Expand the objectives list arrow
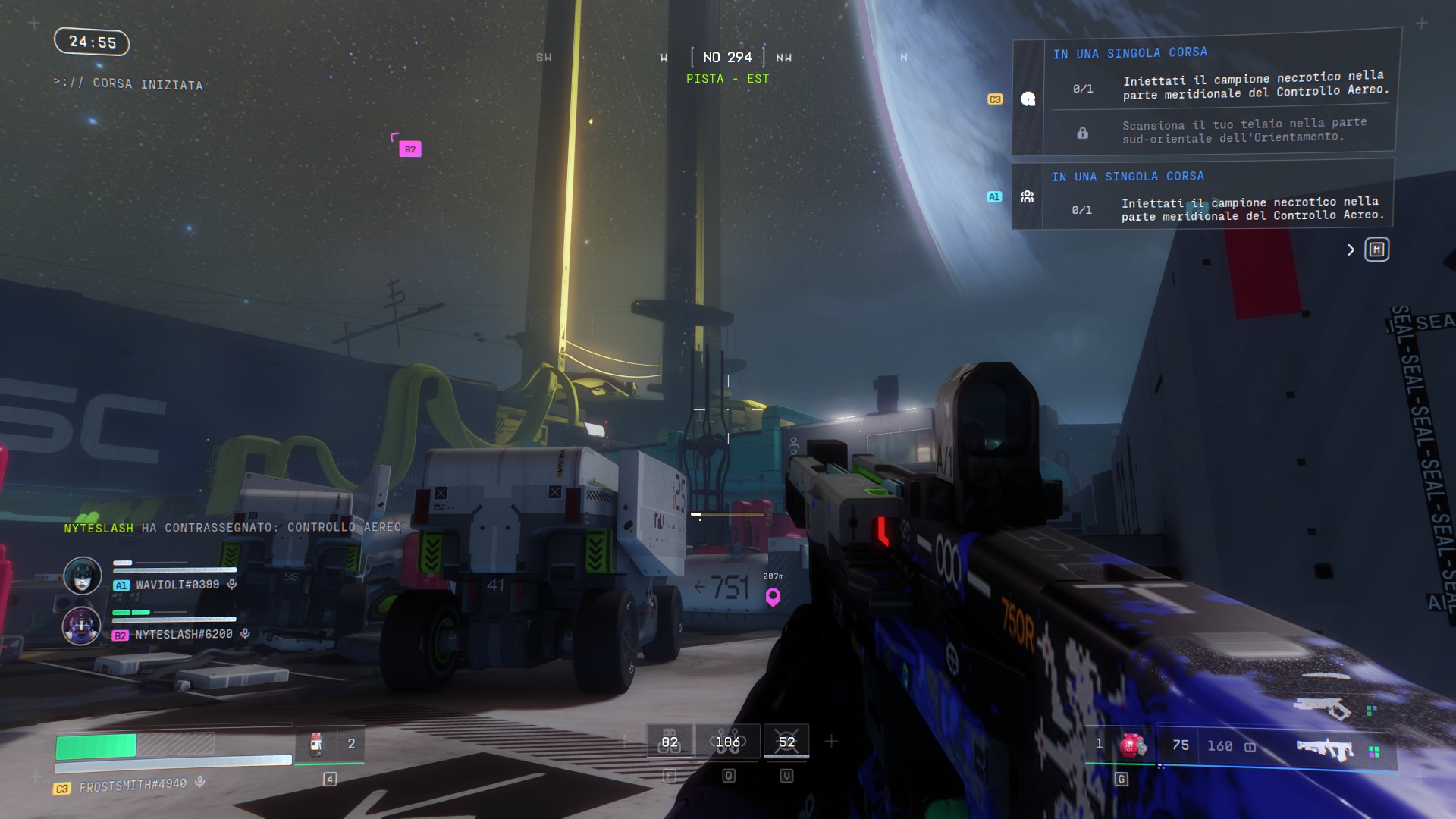 [x=1351, y=249]
